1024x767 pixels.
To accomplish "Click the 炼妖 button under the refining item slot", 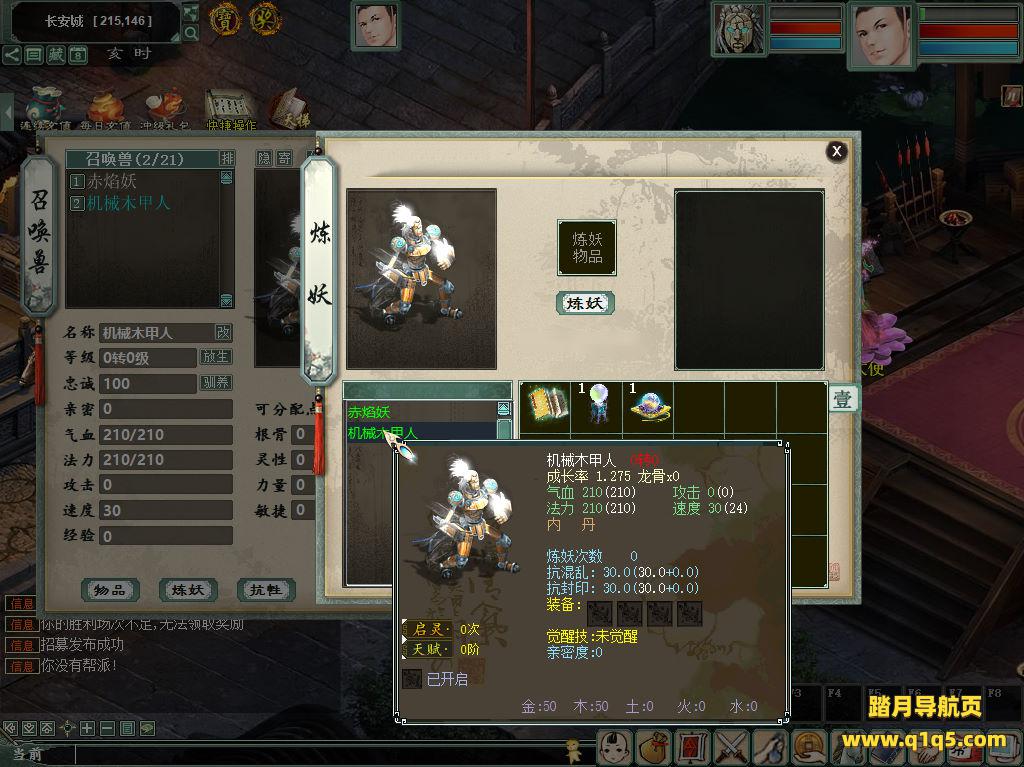I will (x=585, y=303).
